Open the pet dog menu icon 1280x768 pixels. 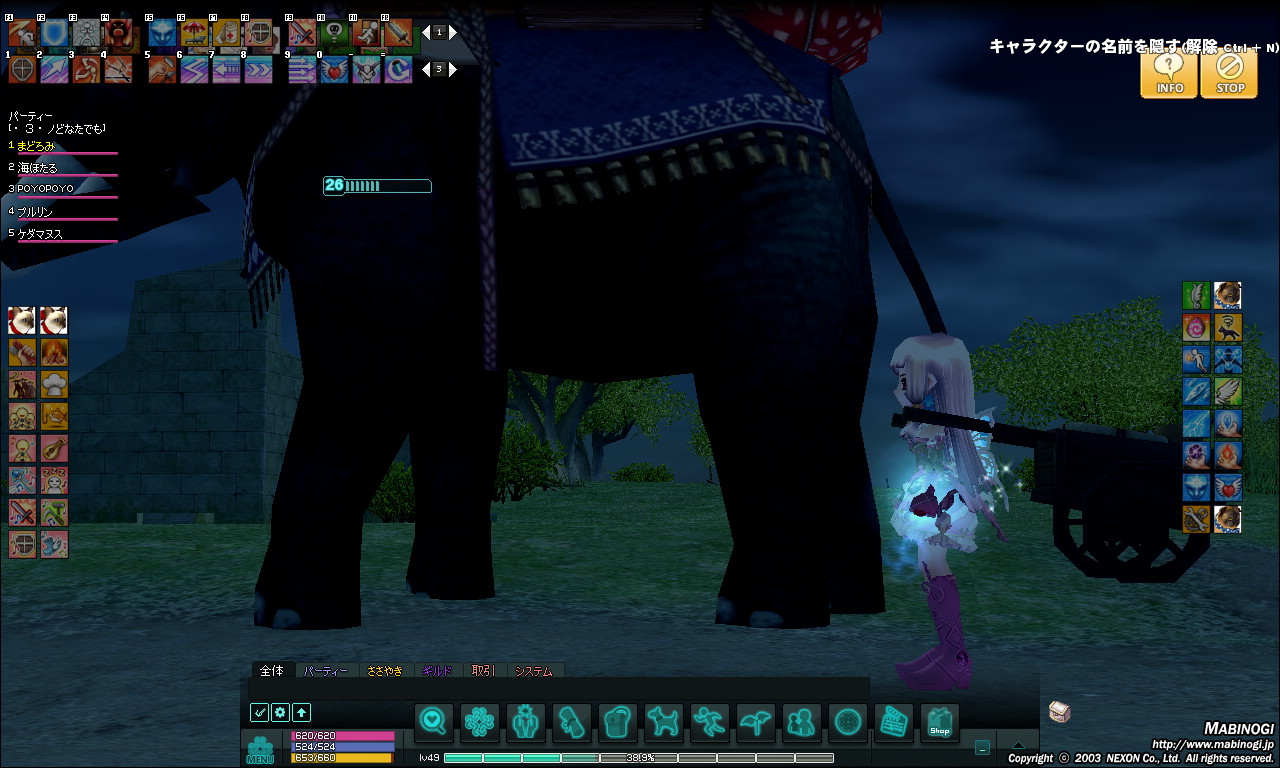click(662, 721)
